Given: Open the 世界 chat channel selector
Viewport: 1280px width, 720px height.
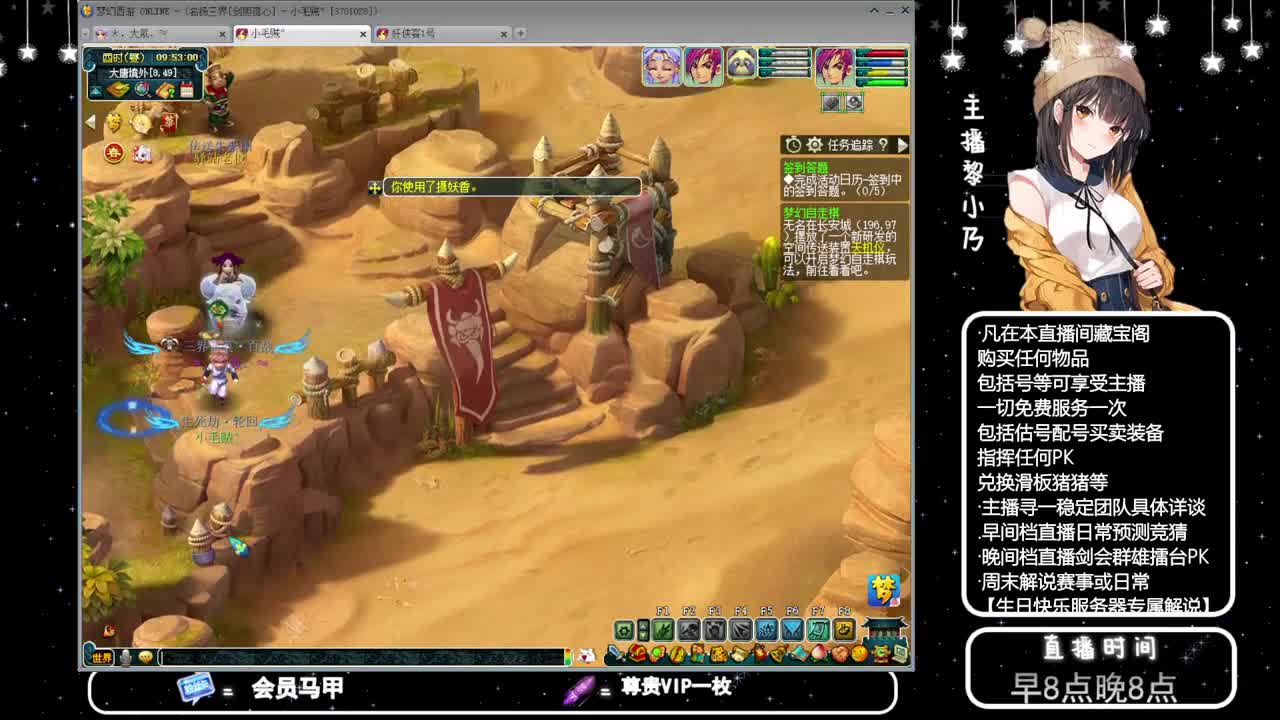Looking at the screenshot, I should point(102,658).
